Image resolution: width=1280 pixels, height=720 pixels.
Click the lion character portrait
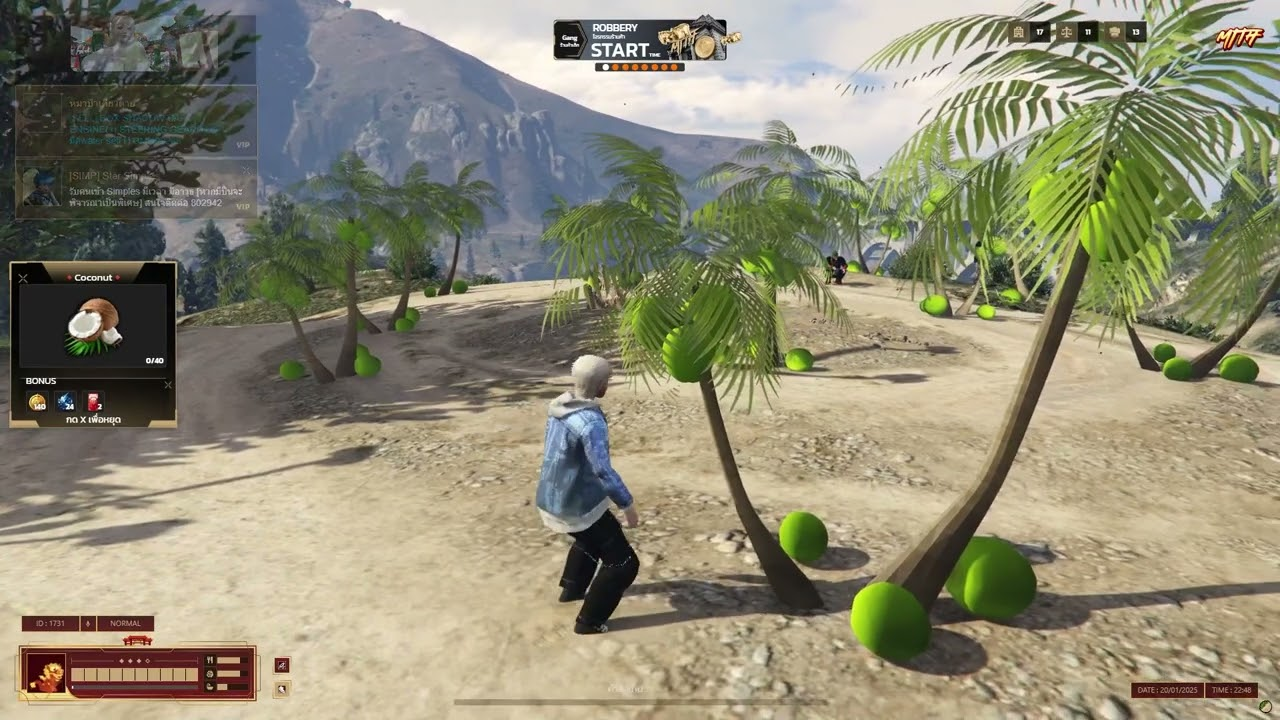tap(46, 673)
